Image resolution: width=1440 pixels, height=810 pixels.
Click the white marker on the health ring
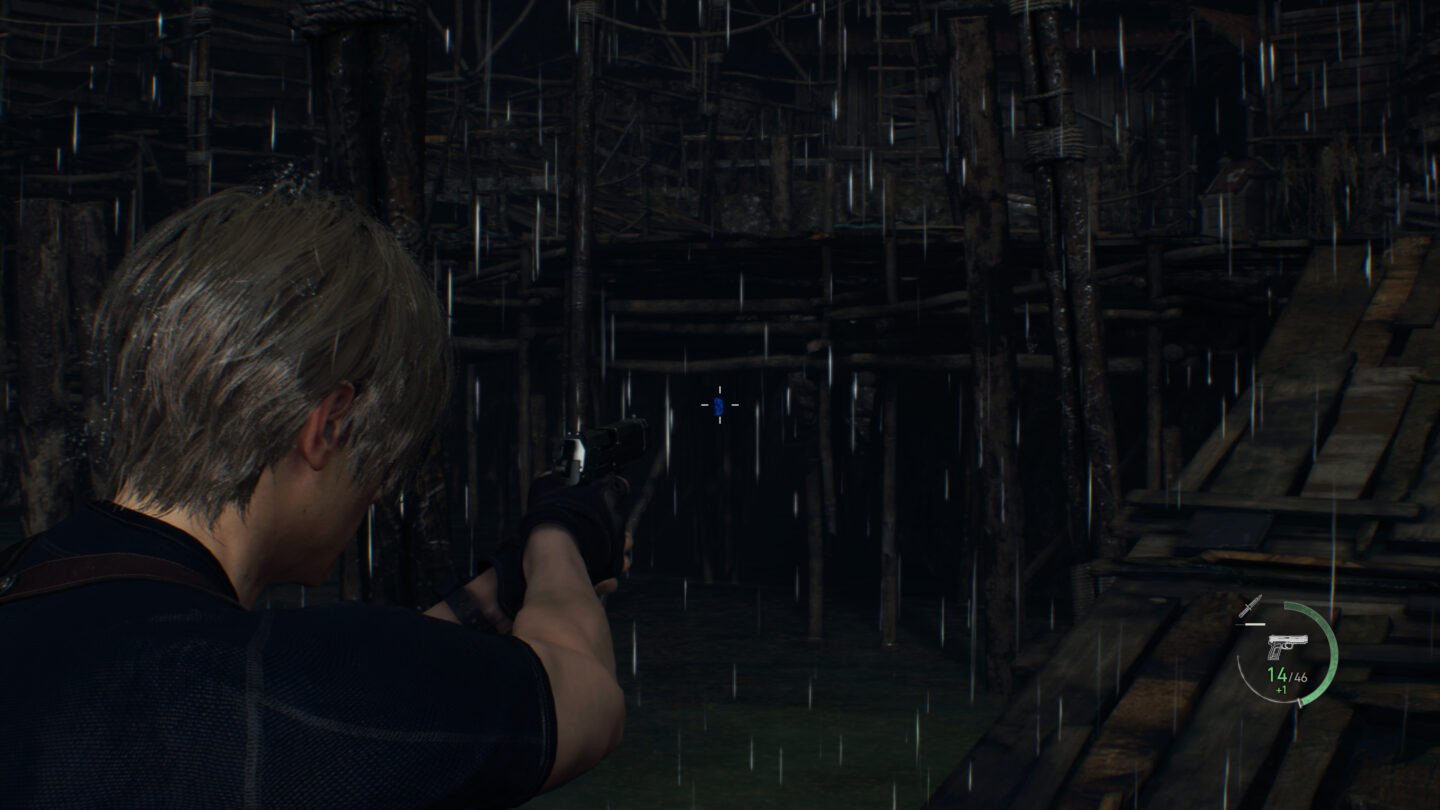click(x=1300, y=702)
